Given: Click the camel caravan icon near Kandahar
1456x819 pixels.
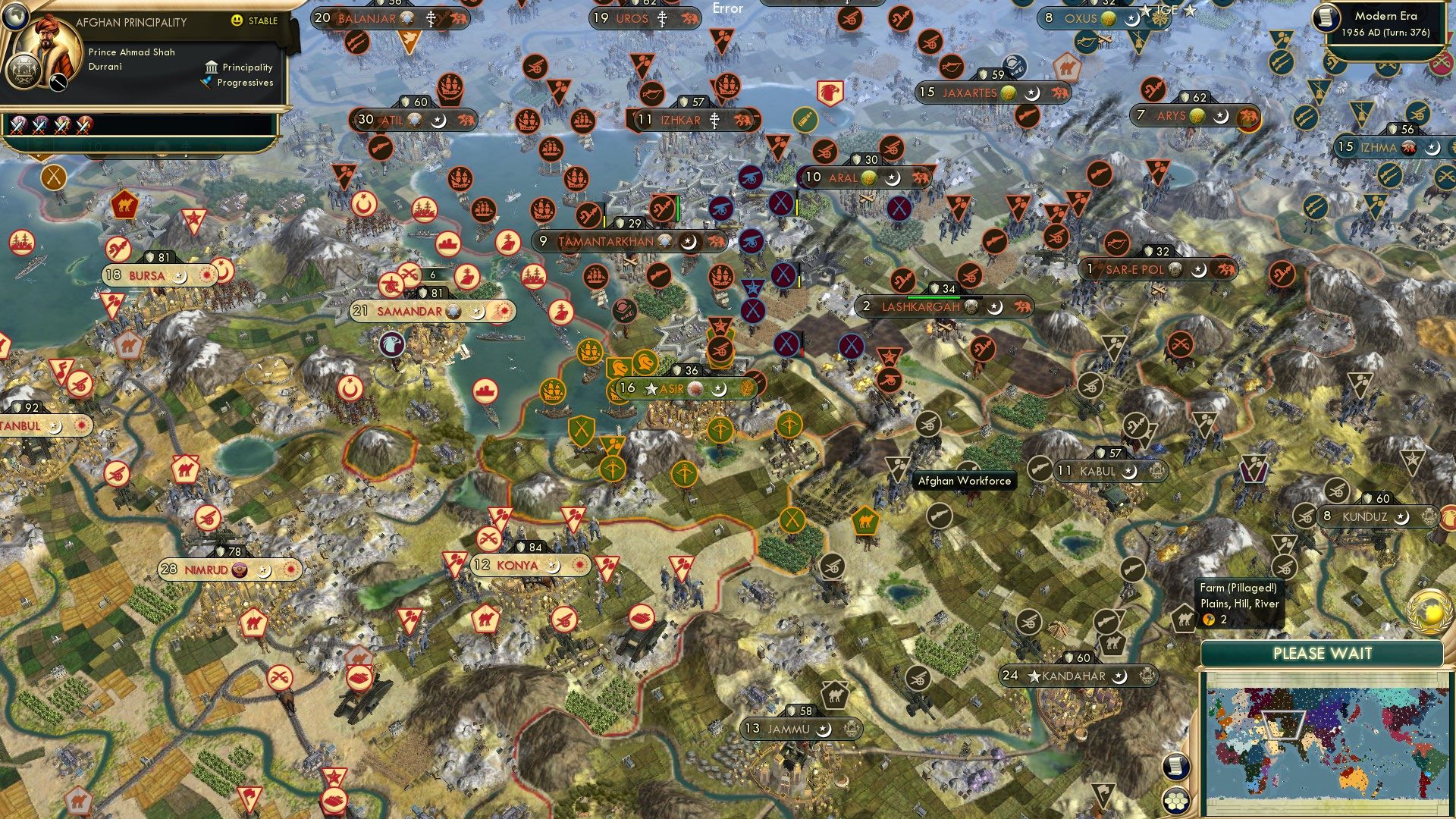Looking at the screenshot, I should click(1113, 643).
